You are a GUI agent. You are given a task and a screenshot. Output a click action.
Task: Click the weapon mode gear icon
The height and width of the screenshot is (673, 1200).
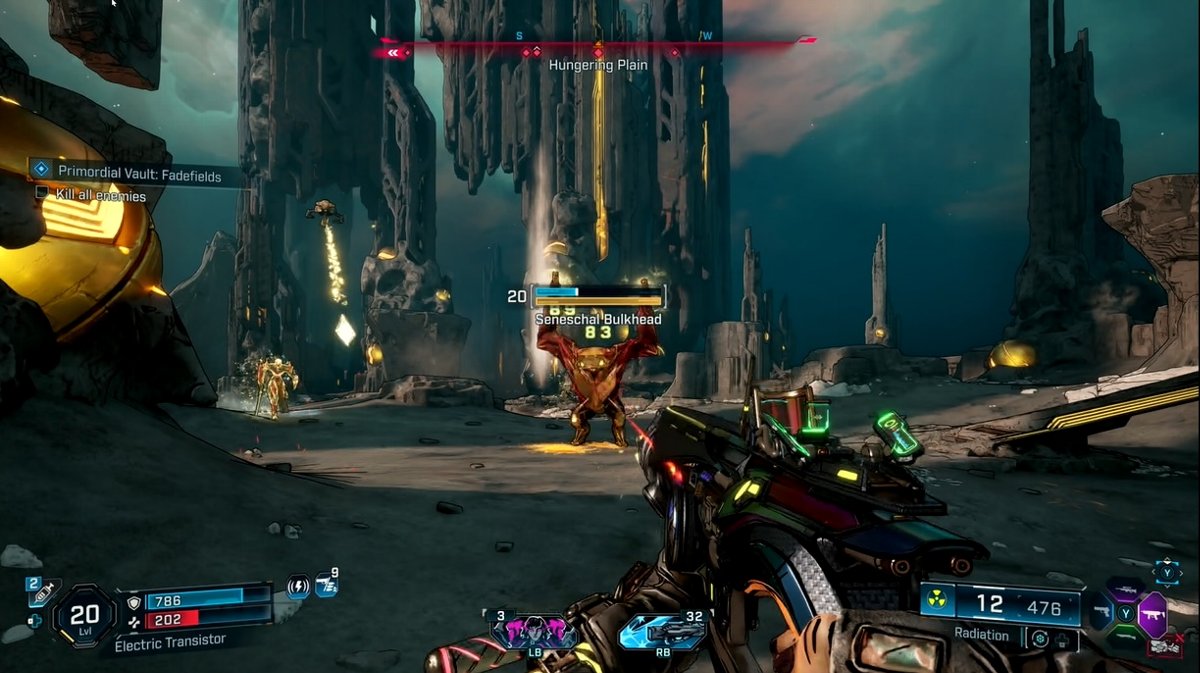pyautogui.click(x=1039, y=637)
